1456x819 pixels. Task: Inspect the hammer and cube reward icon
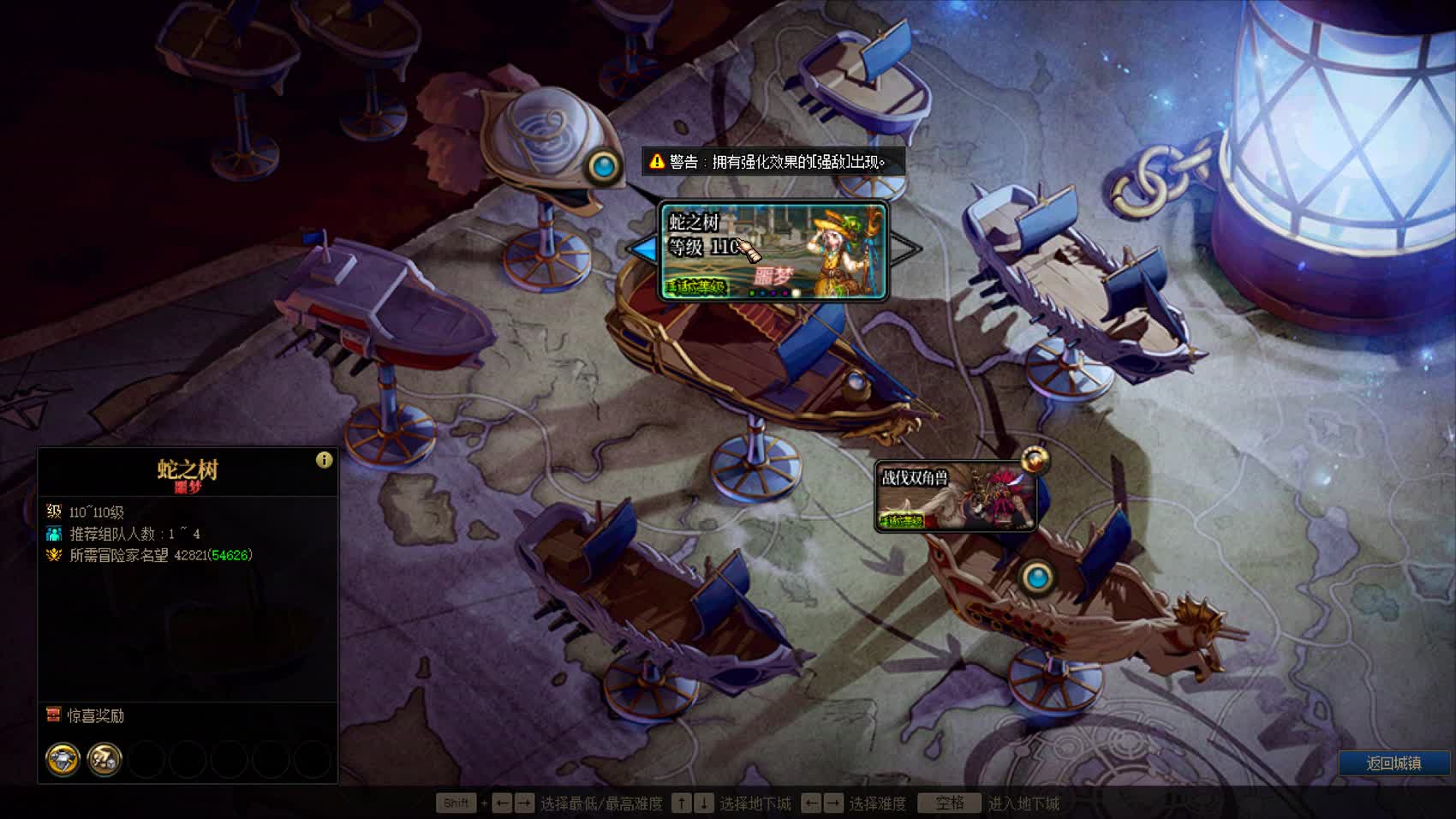click(x=104, y=760)
